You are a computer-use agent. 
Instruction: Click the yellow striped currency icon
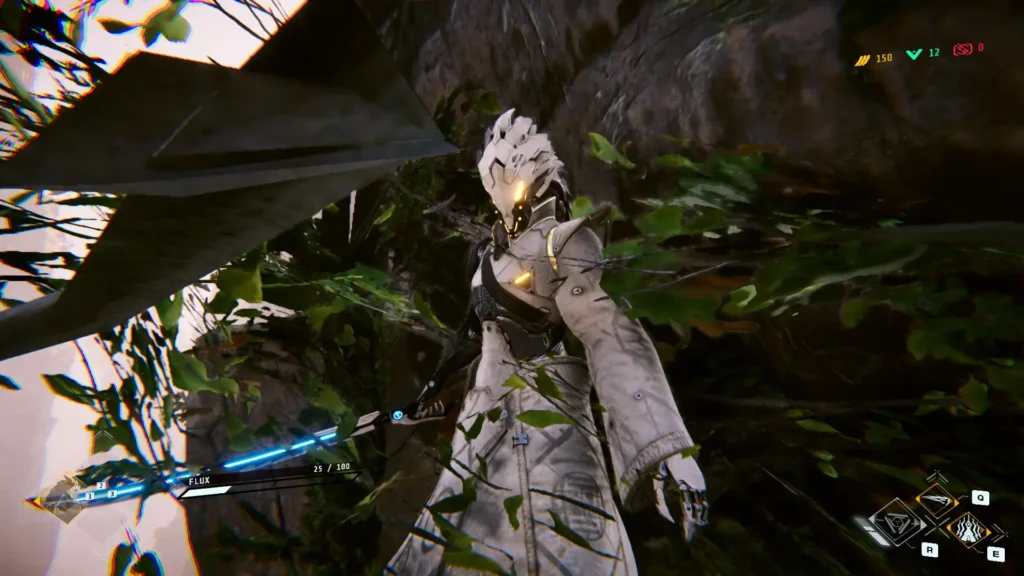click(x=861, y=59)
